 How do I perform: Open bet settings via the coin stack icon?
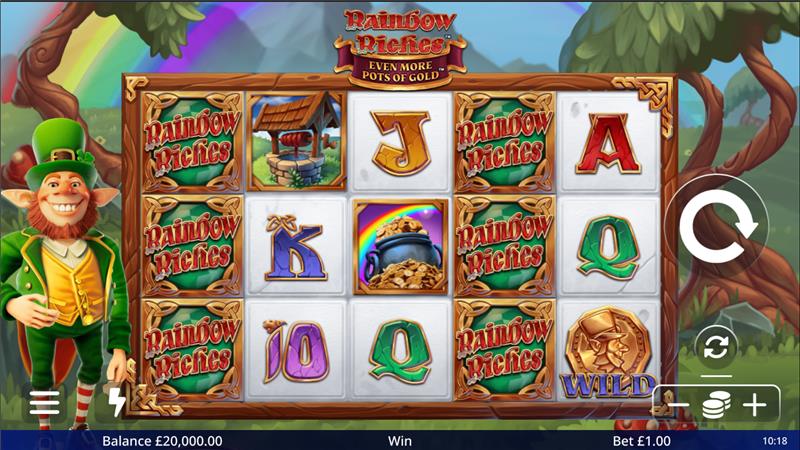pos(716,405)
